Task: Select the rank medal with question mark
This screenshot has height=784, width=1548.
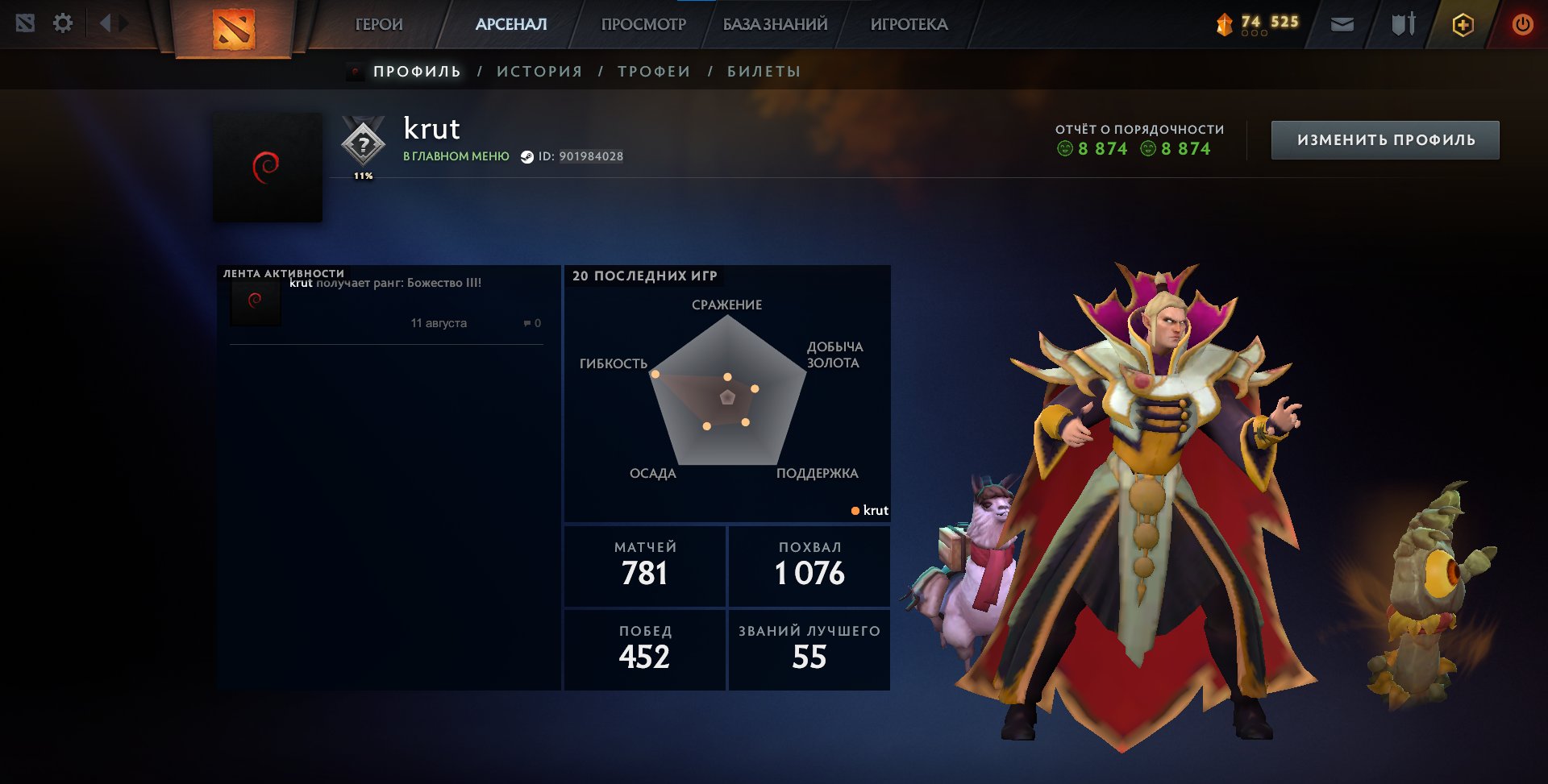Action: (x=364, y=145)
